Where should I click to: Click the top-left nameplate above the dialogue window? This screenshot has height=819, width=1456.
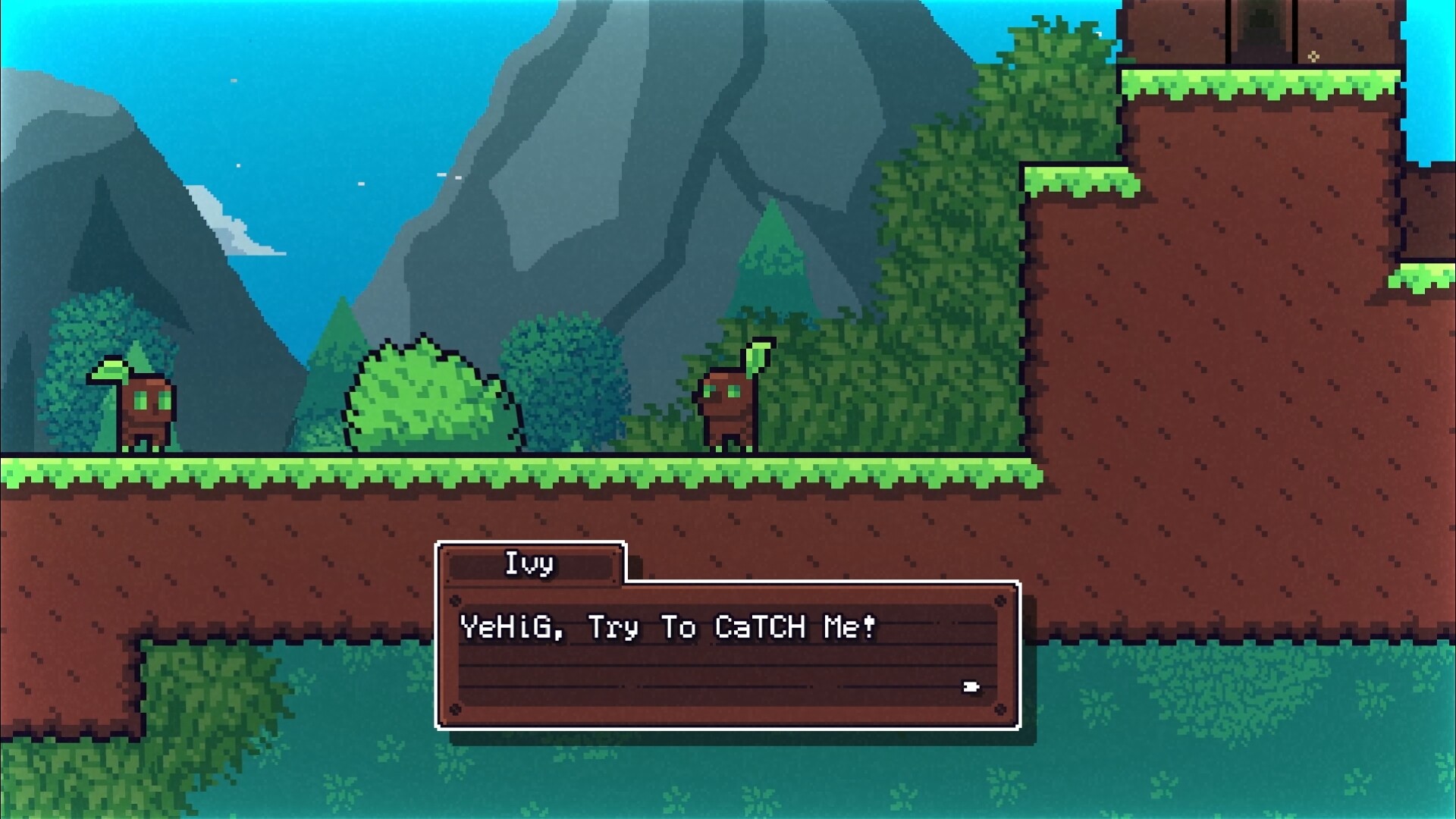[529, 563]
